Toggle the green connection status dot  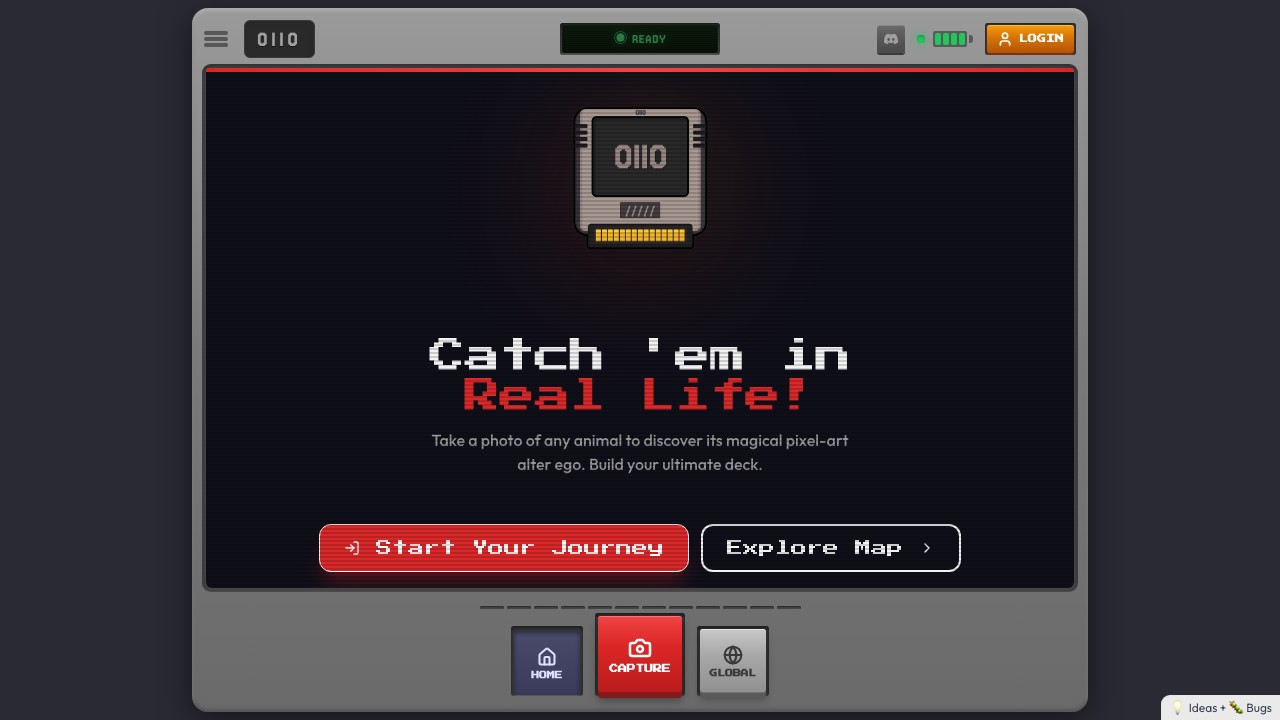click(921, 40)
